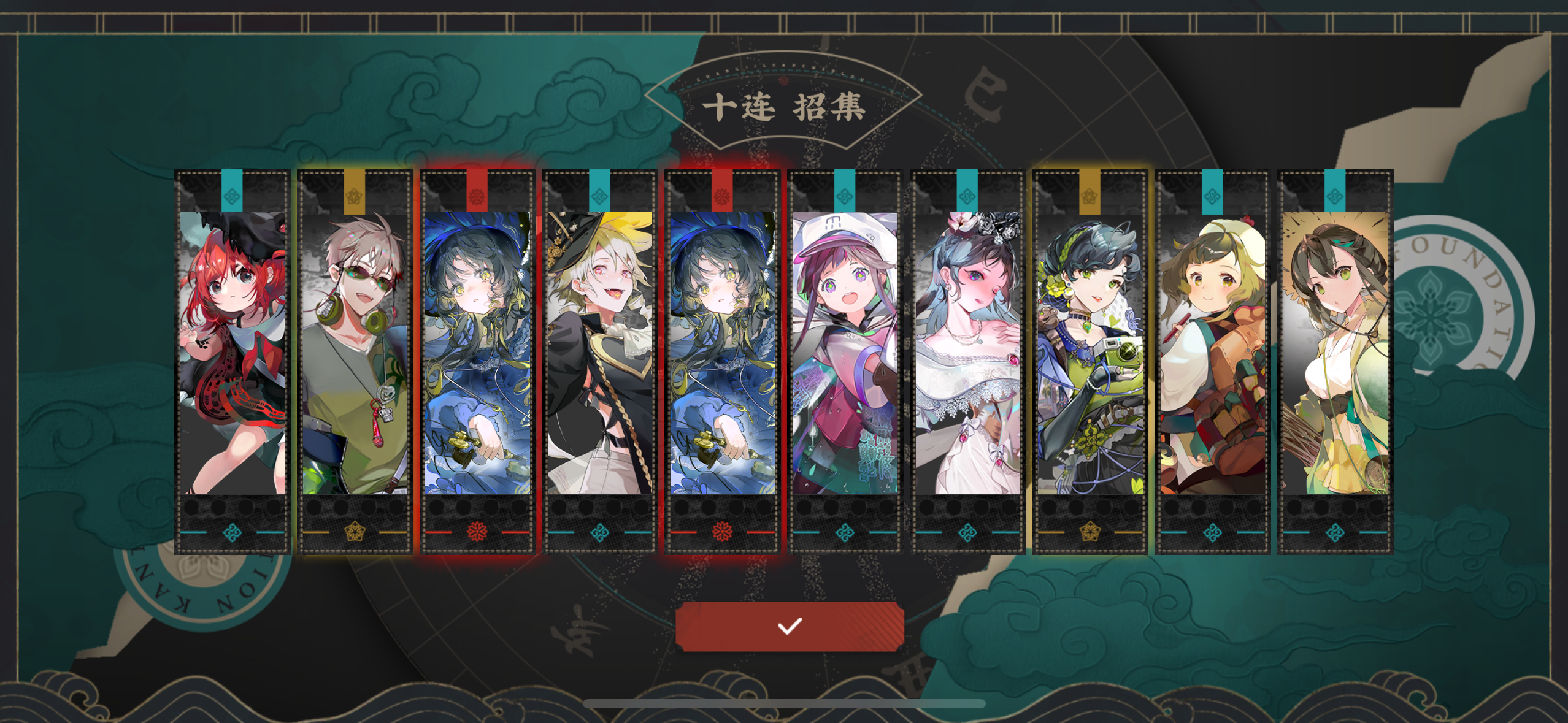
Task: Select the gold star emblem beneath the headphones boy's card
Action: [x=355, y=534]
